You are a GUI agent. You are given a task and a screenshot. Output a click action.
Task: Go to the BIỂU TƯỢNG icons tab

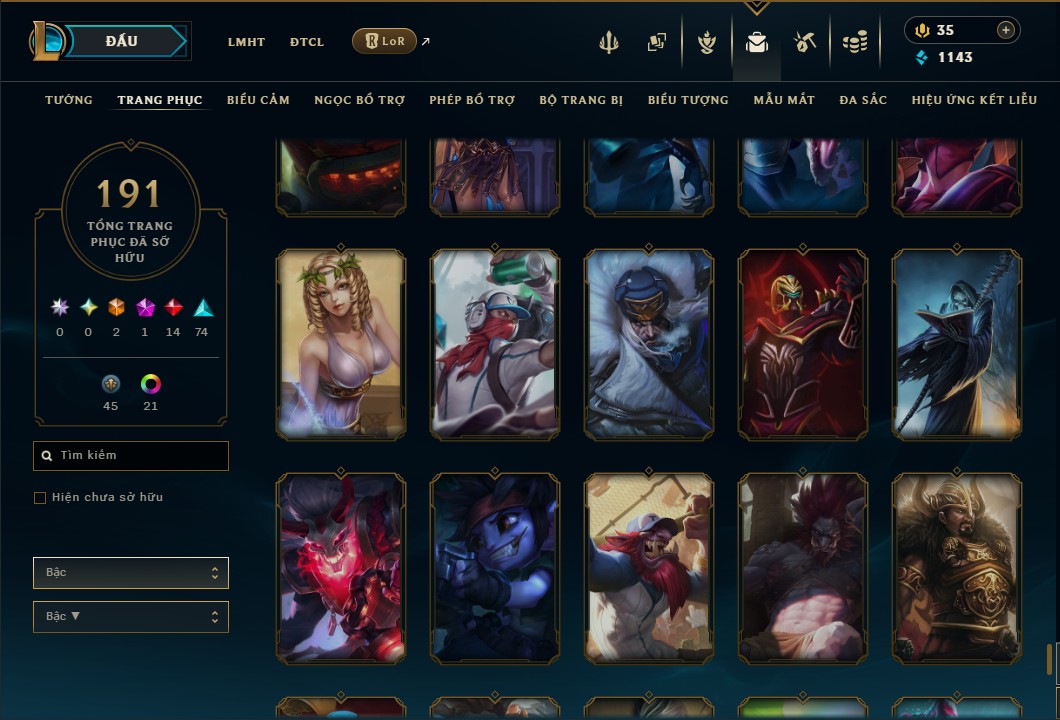(x=688, y=100)
